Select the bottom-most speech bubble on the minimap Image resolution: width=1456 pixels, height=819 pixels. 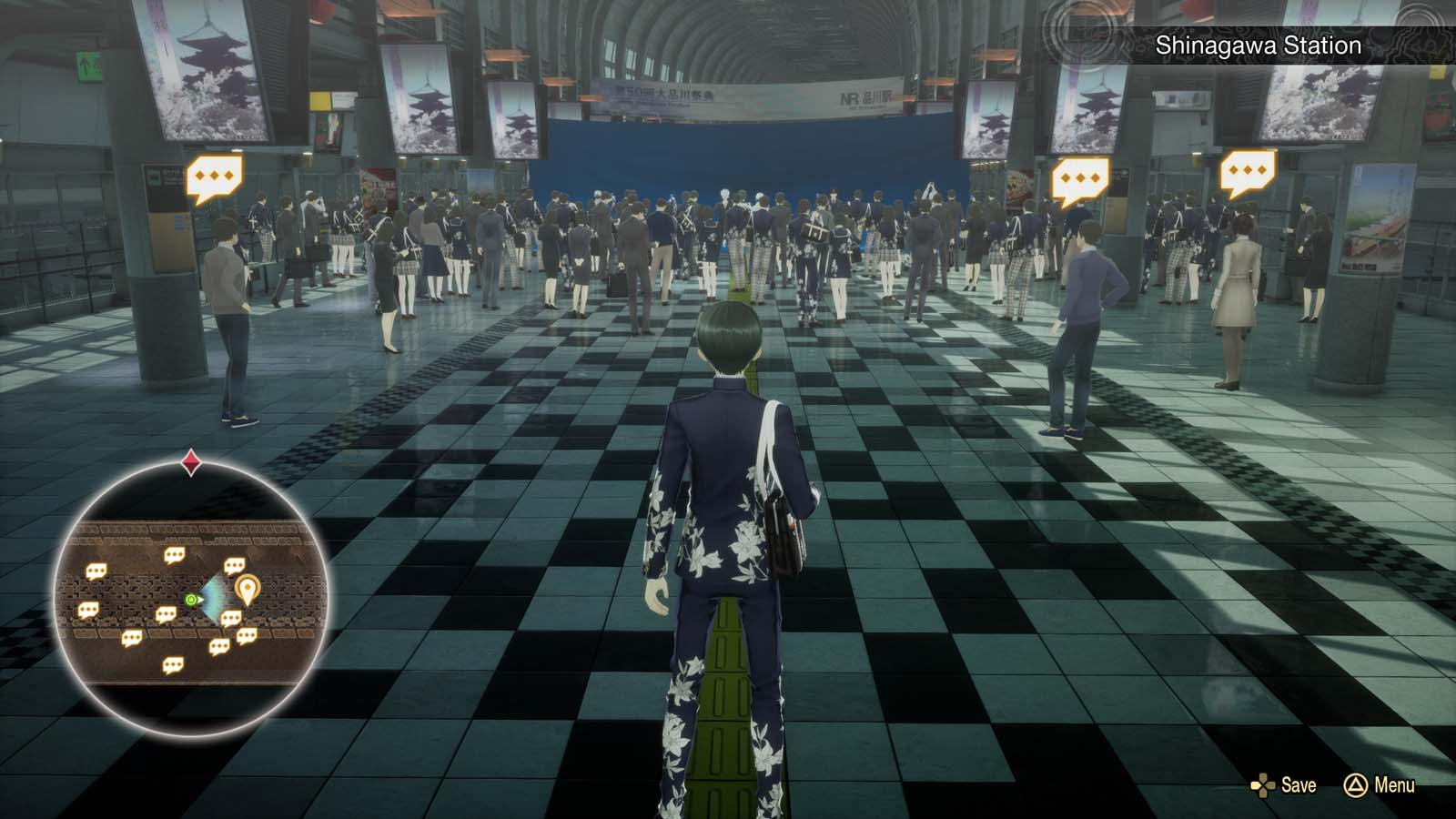coord(173,664)
